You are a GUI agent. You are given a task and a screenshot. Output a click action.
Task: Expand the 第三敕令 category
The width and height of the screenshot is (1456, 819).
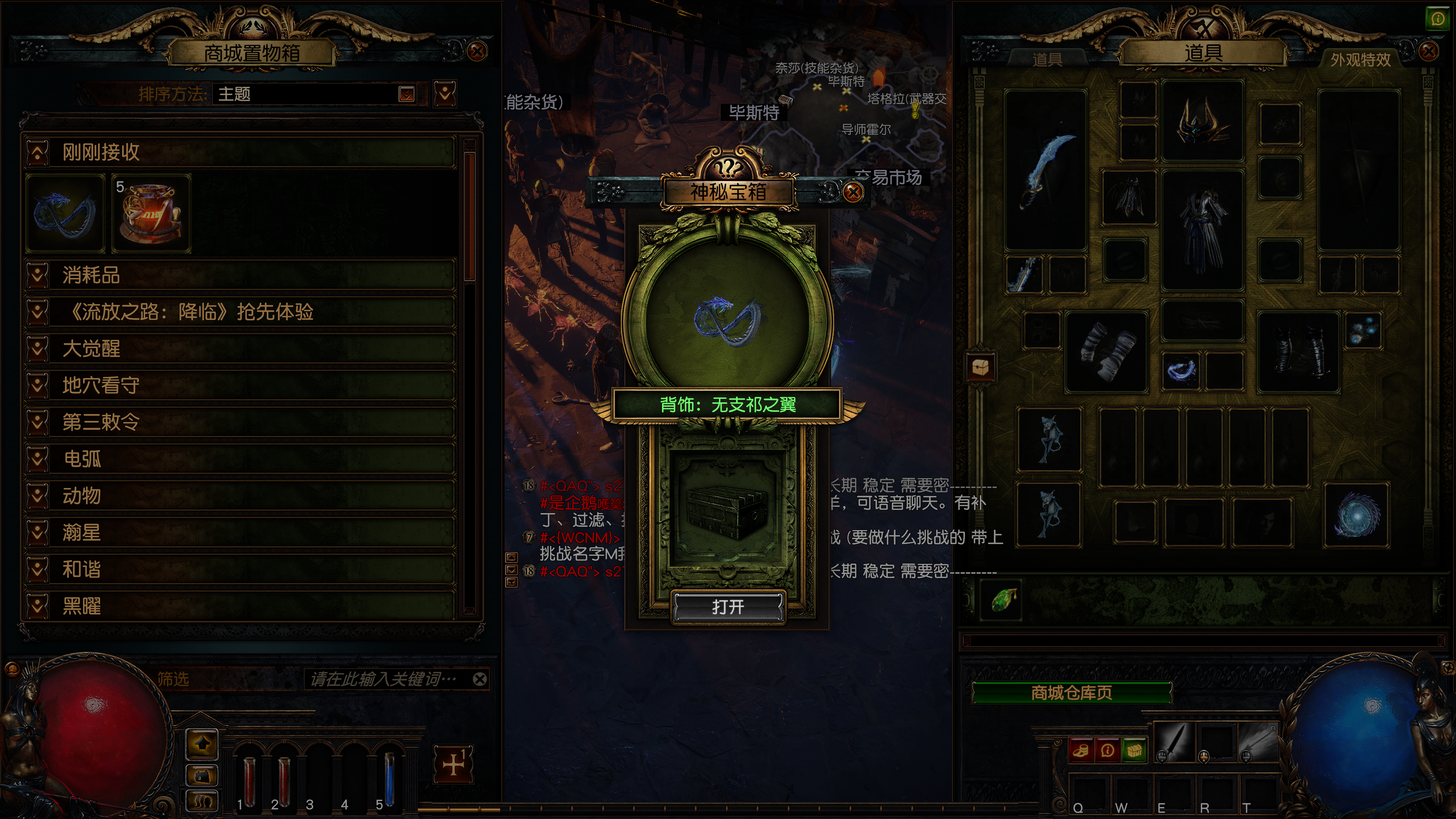point(37,422)
